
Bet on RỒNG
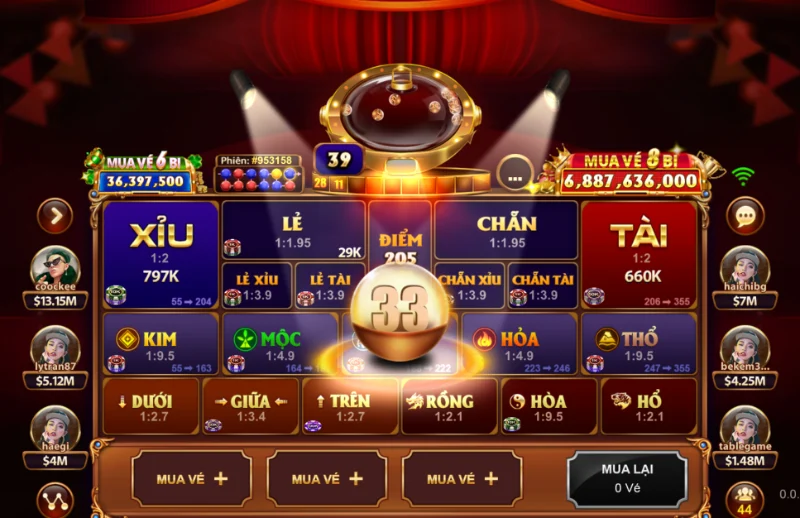pos(449,405)
